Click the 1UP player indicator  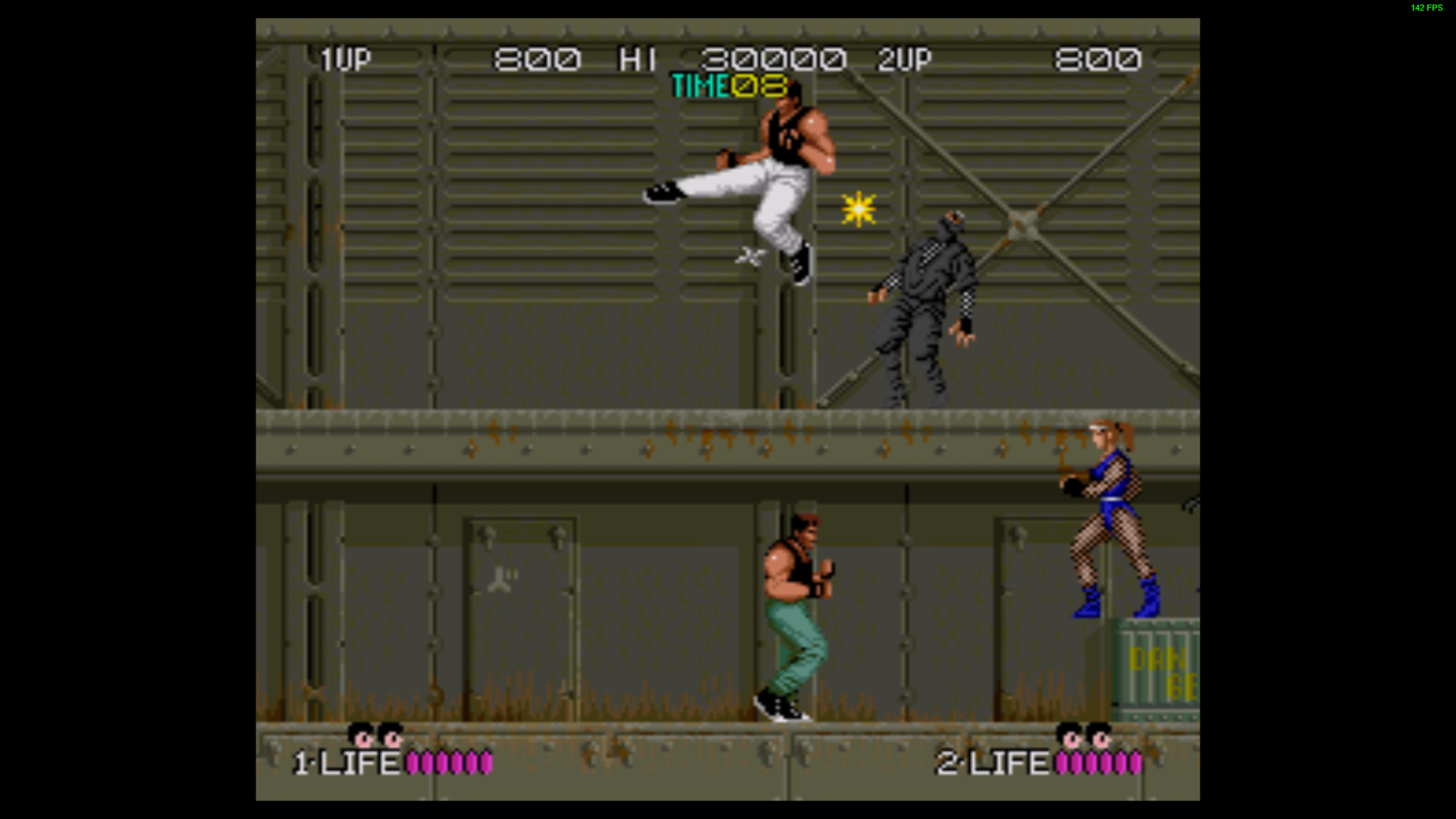(345, 56)
